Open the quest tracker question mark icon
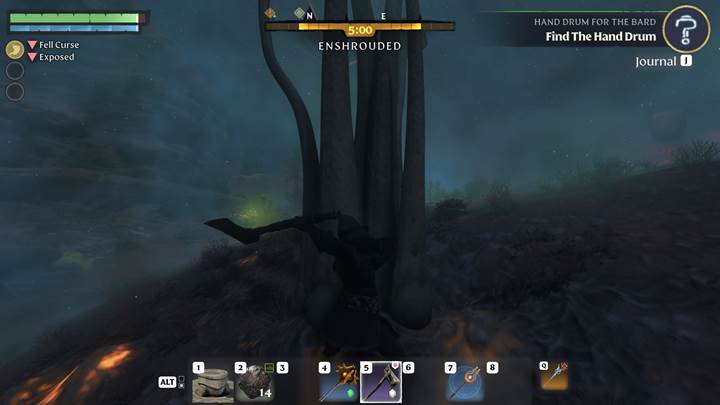Screen dimensions: 720x405 pos(686,29)
